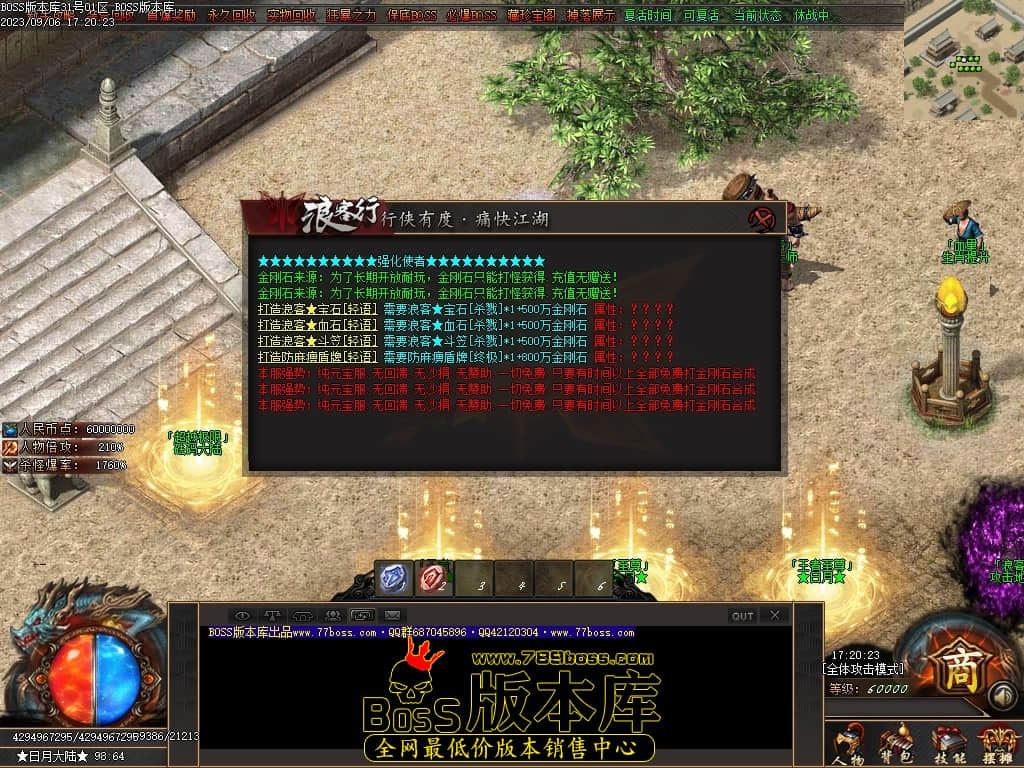Open the 保底BOSS menu
1024x768 pixels.
tap(411, 15)
